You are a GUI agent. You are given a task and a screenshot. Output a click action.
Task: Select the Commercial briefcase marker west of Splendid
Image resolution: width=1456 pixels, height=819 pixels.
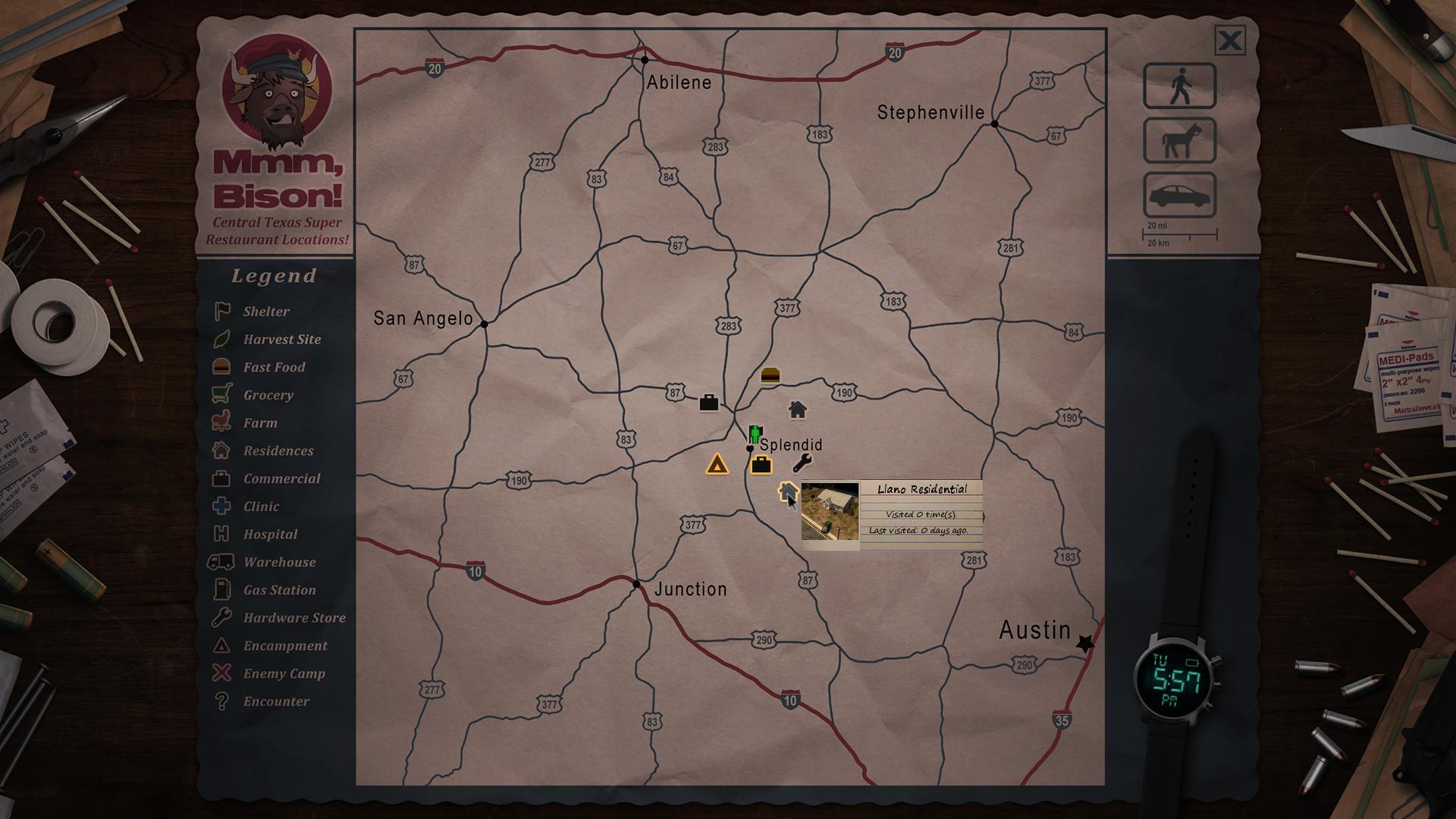tap(708, 403)
